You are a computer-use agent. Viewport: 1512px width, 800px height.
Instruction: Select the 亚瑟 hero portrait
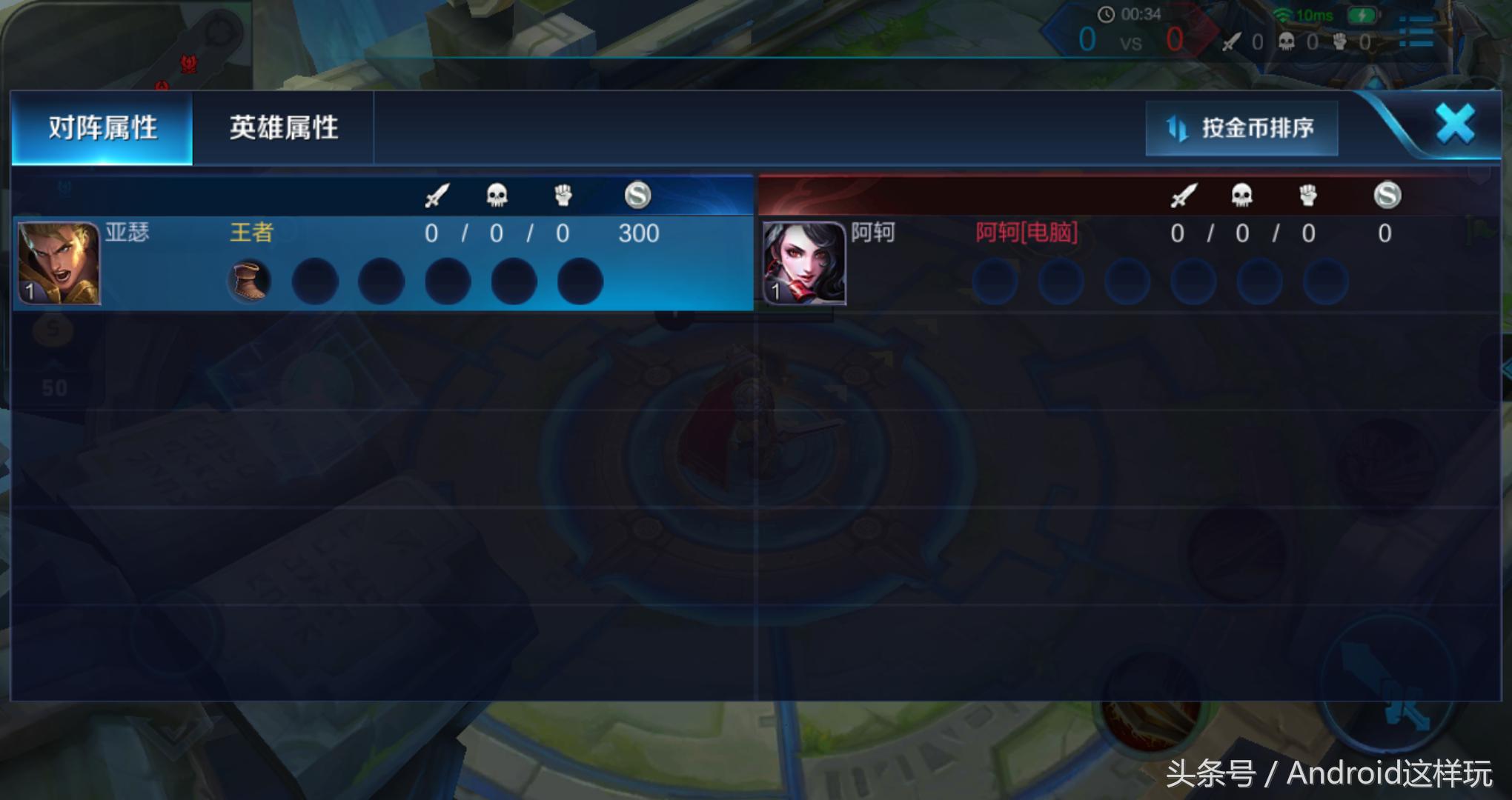(x=59, y=263)
